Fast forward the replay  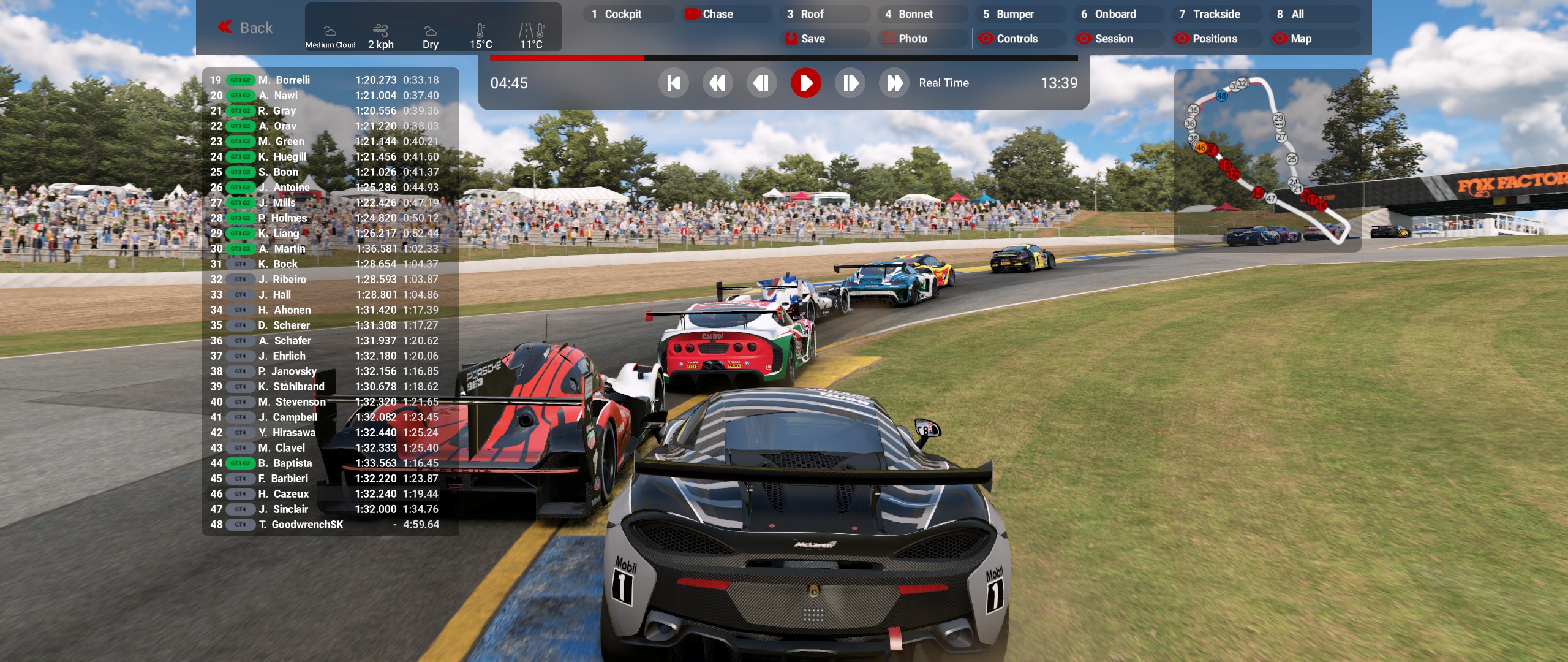pyautogui.click(x=894, y=83)
